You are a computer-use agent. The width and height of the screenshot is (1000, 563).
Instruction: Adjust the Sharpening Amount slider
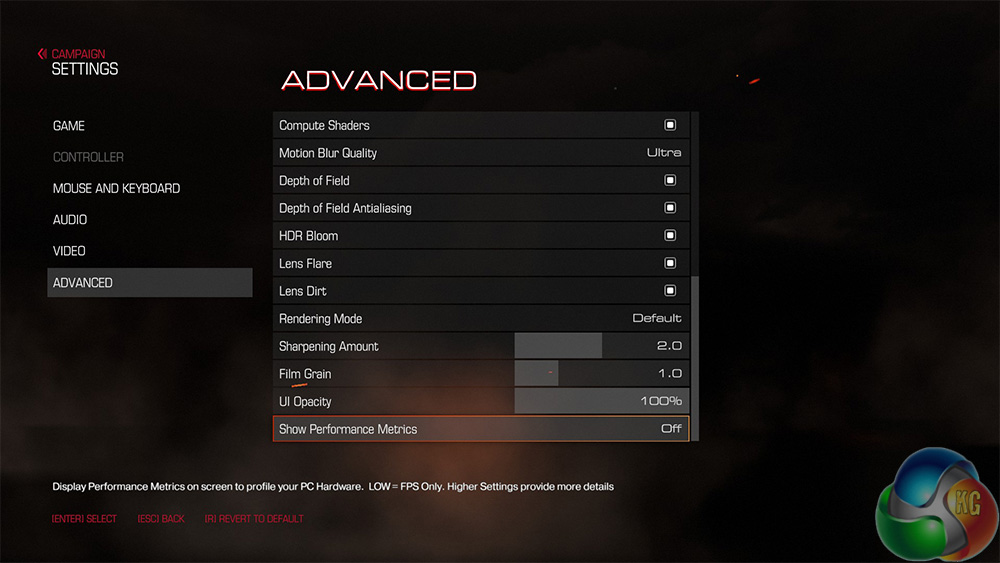pyautogui.click(x=601, y=346)
